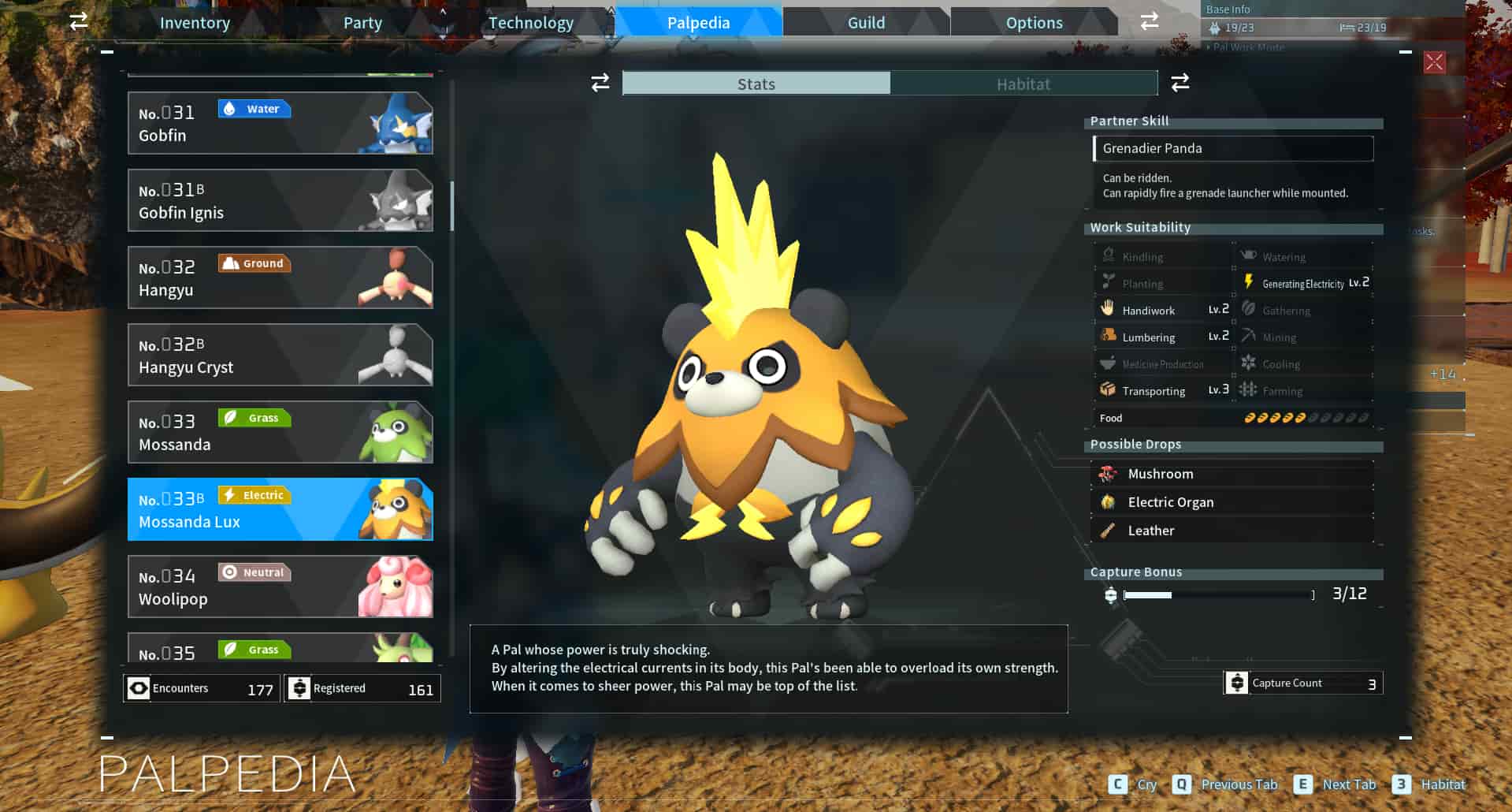The image size is (1512, 812).
Task: Click the Mushroom drop icon
Action: [1108, 473]
